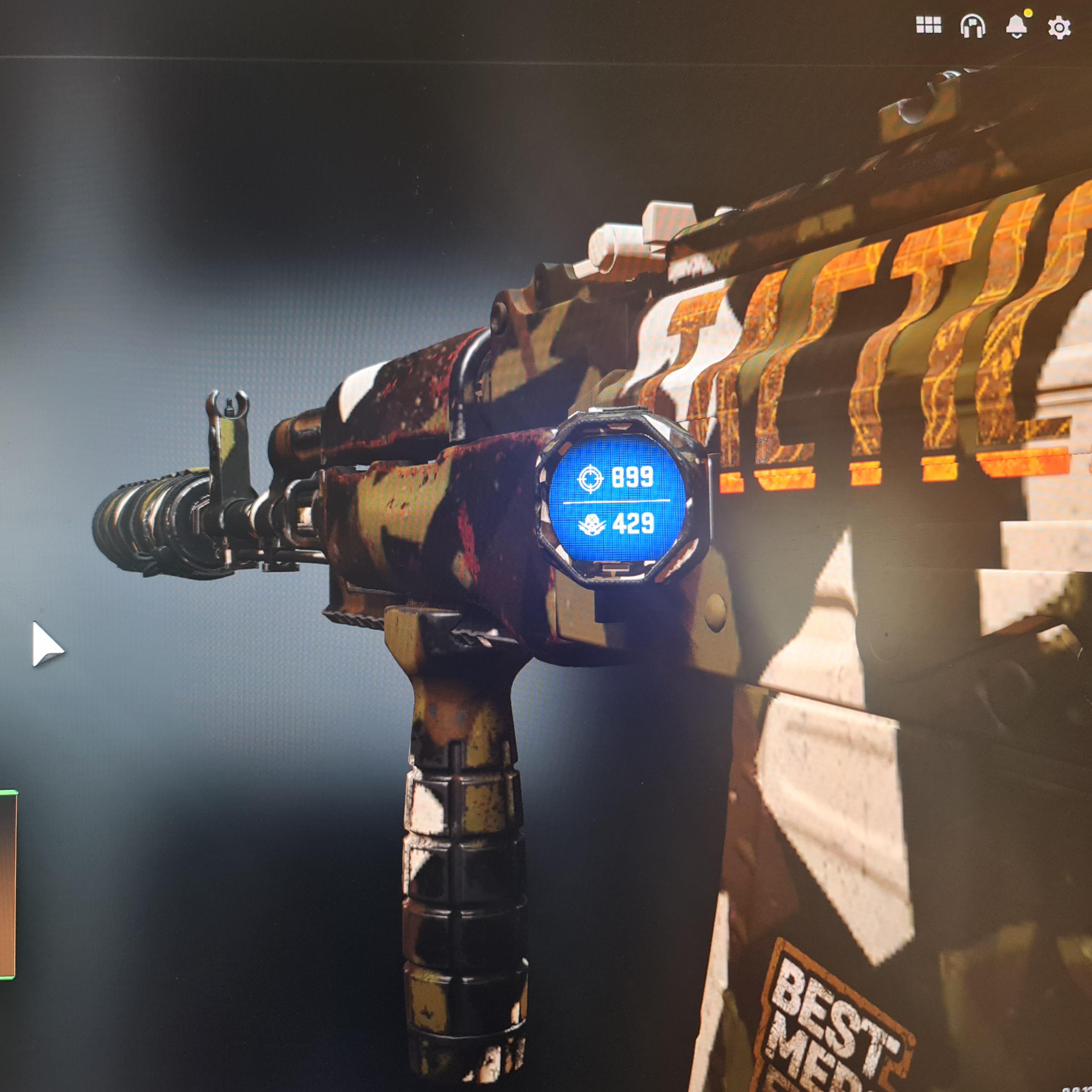Open the apps grid menu
Image resolution: width=1092 pixels, height=1092 pixels.
[929, 24]
